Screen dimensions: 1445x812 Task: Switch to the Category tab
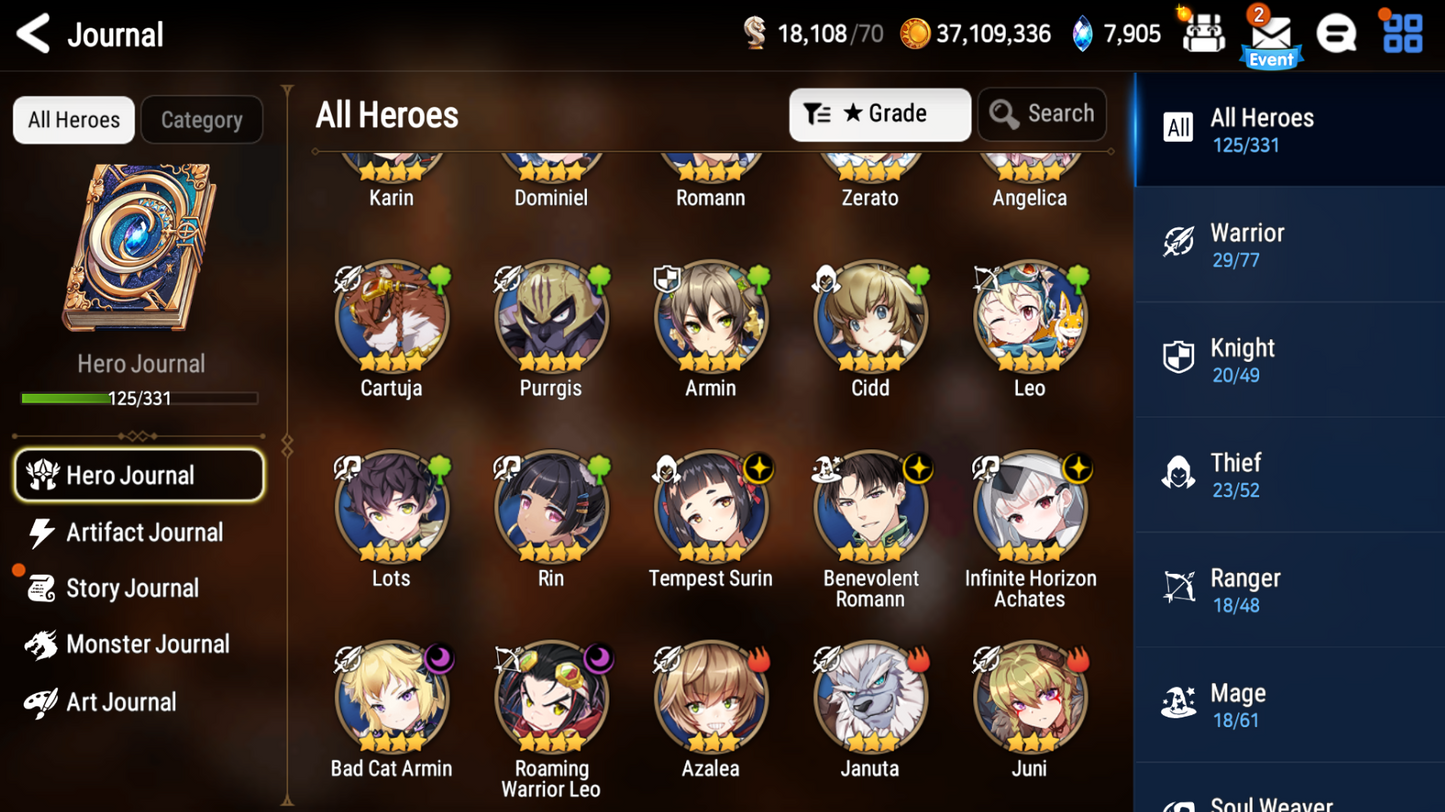tap(201, 119)
